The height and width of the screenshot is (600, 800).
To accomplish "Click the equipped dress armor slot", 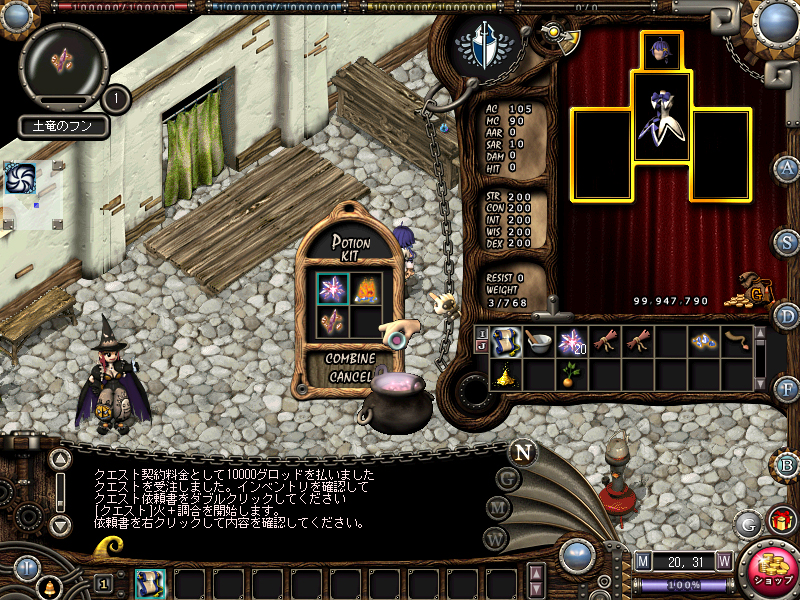I will [660, 116].
